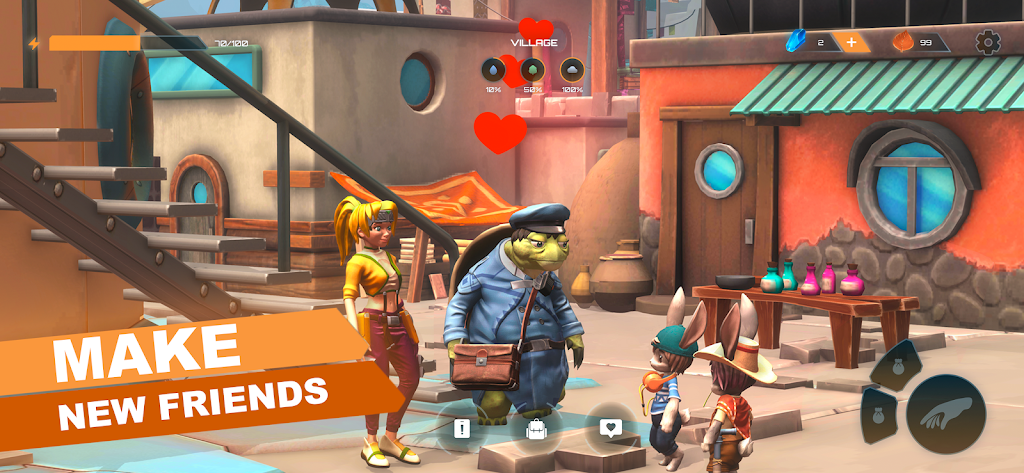Image resolution: width=1024 pixels, height=473 pixels.
Task: Tap the orange plus to add crystals
Action: (x=851, y=42)
